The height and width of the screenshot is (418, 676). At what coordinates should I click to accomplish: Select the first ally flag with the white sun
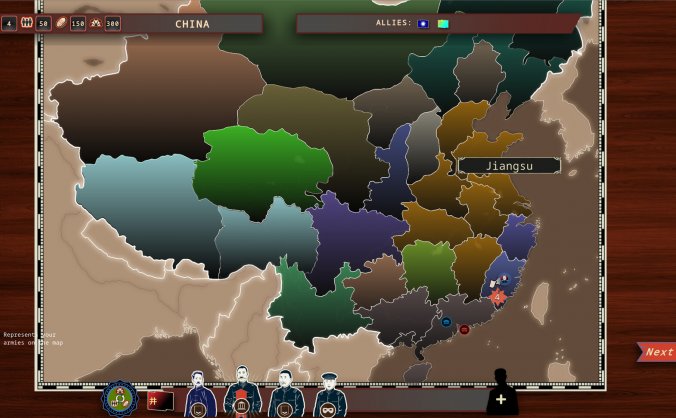[423, 23]
